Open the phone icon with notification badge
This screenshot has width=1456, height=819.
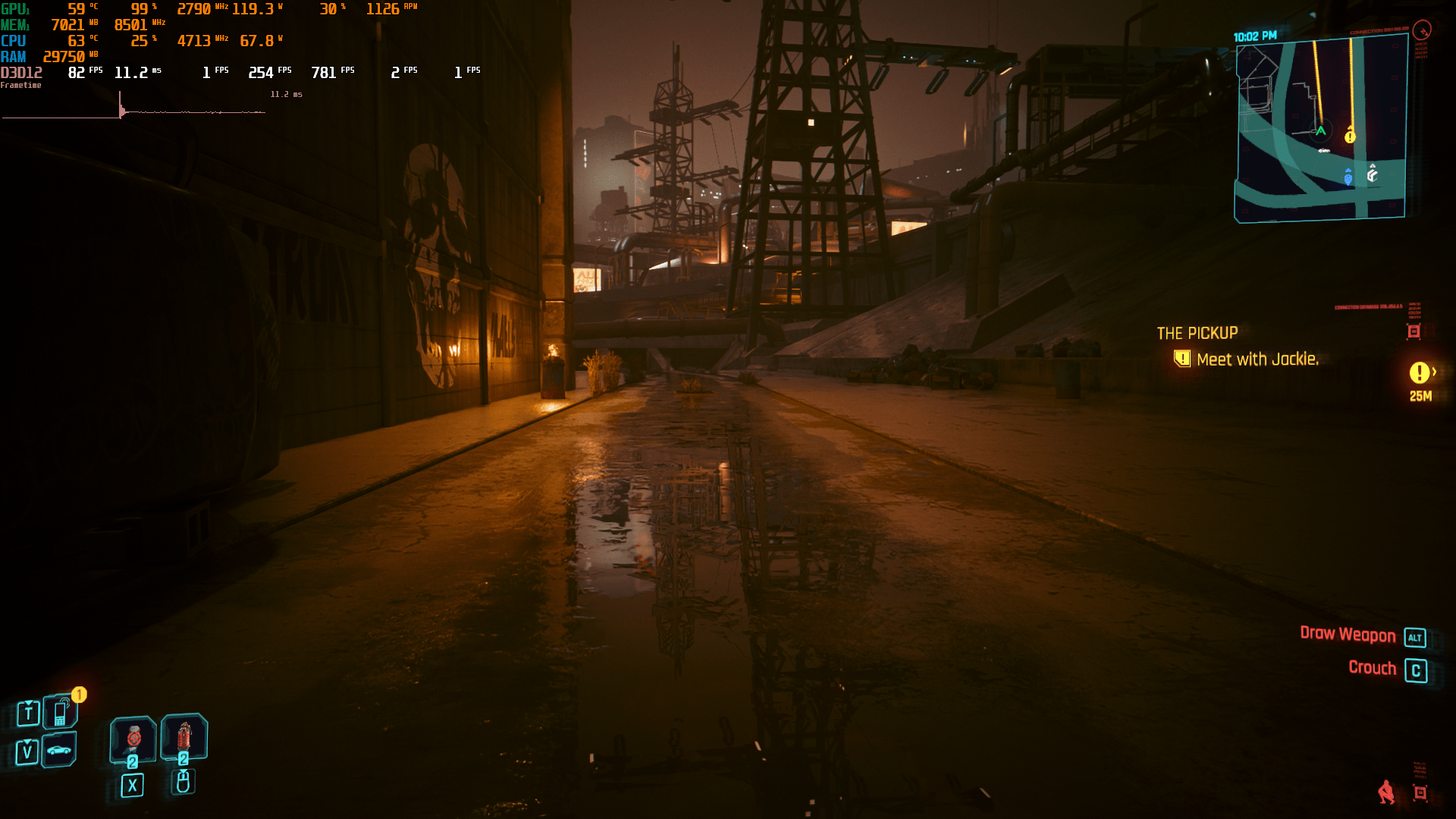(x=61, y=712)
